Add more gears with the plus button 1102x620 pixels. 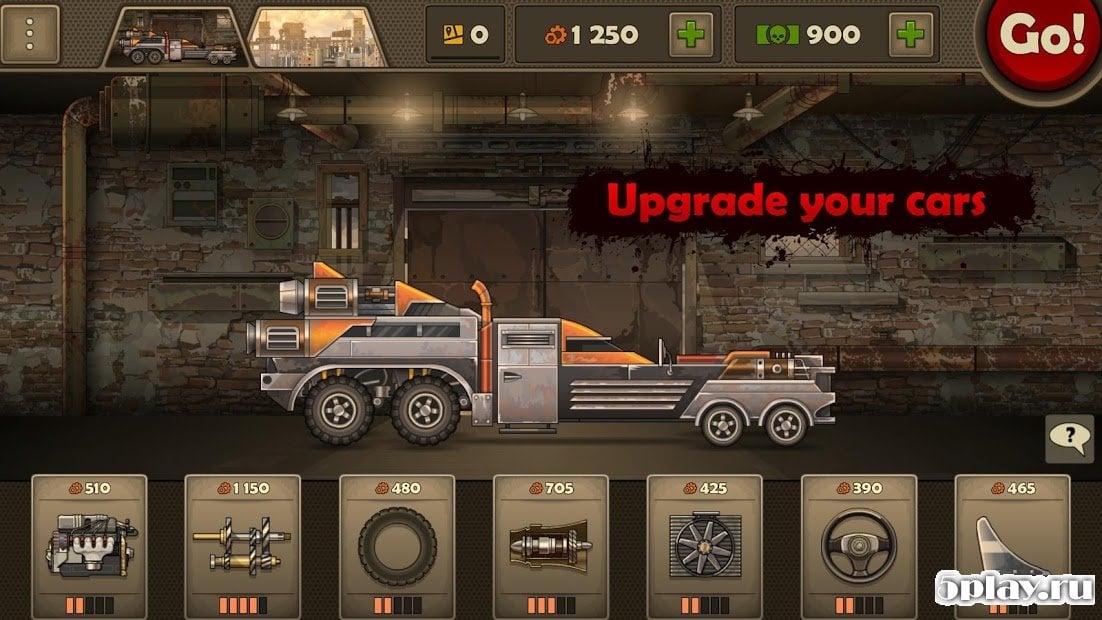(691, 34)
